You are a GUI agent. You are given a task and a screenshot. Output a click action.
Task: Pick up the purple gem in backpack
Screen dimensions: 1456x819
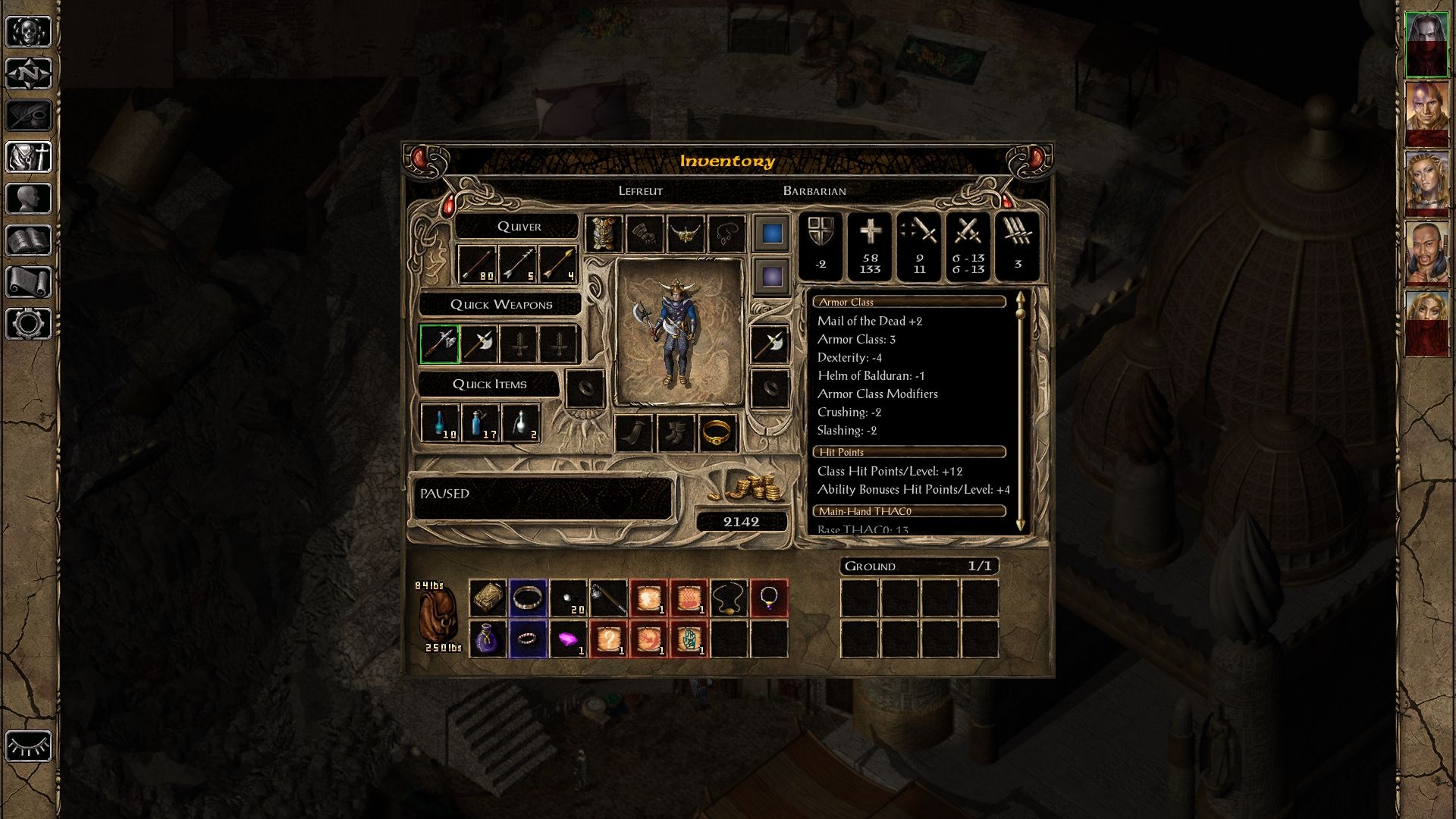coord(568,639)
